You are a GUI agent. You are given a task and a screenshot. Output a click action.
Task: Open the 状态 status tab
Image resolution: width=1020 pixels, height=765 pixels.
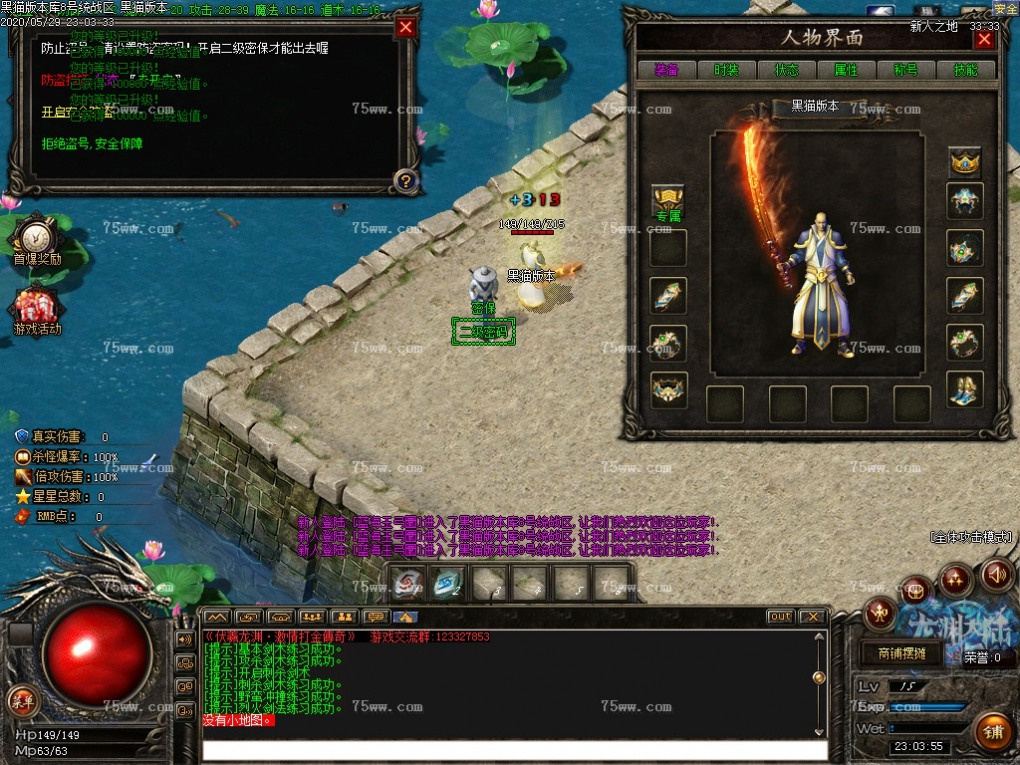tap(786, 70)
